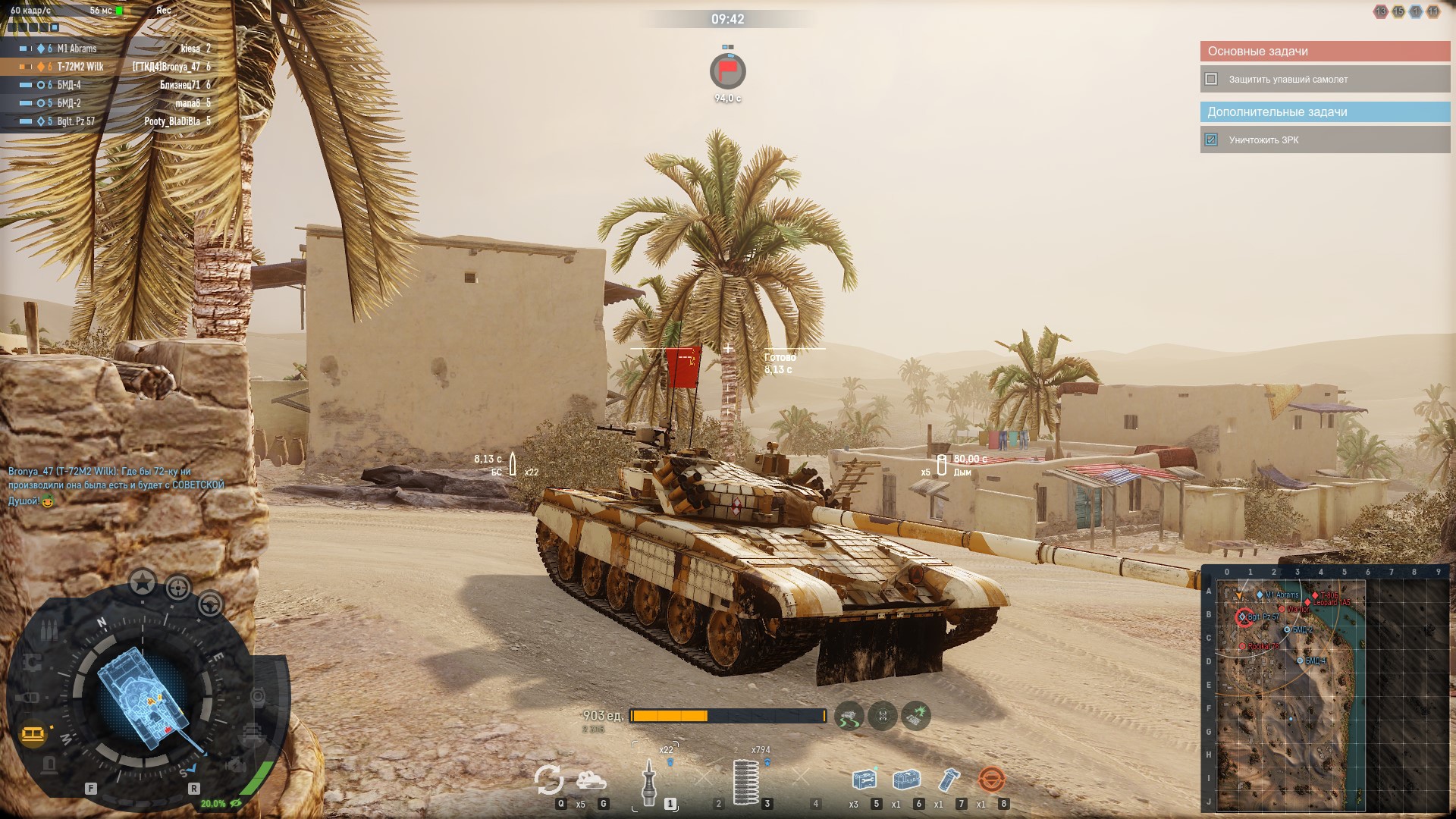
Task: Click the БМД-4 ally marker on minimap
Action: 1301,661
